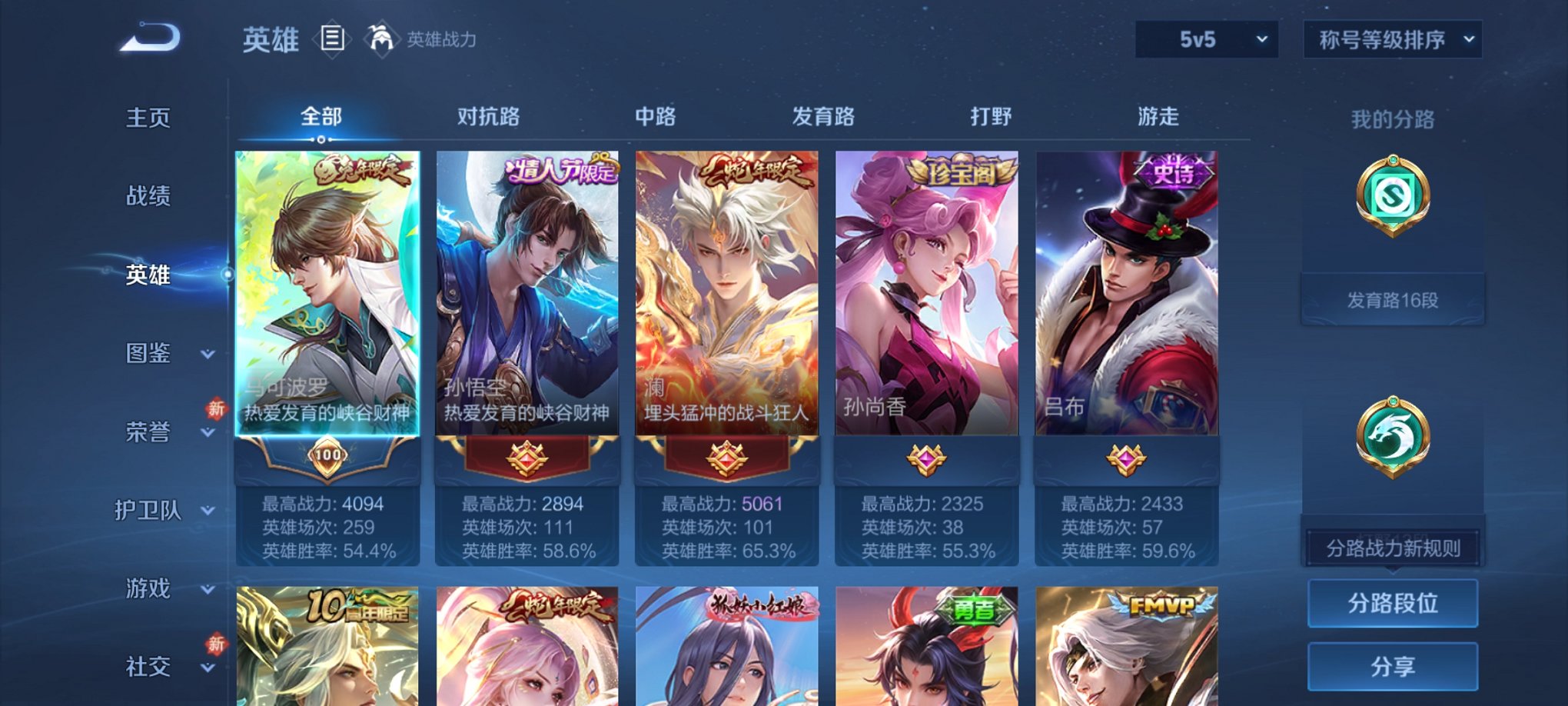This screenshot has height=706, width=1568.
Task: Open 英雄战力 via the hero-head icon
Action: [382, 38]
